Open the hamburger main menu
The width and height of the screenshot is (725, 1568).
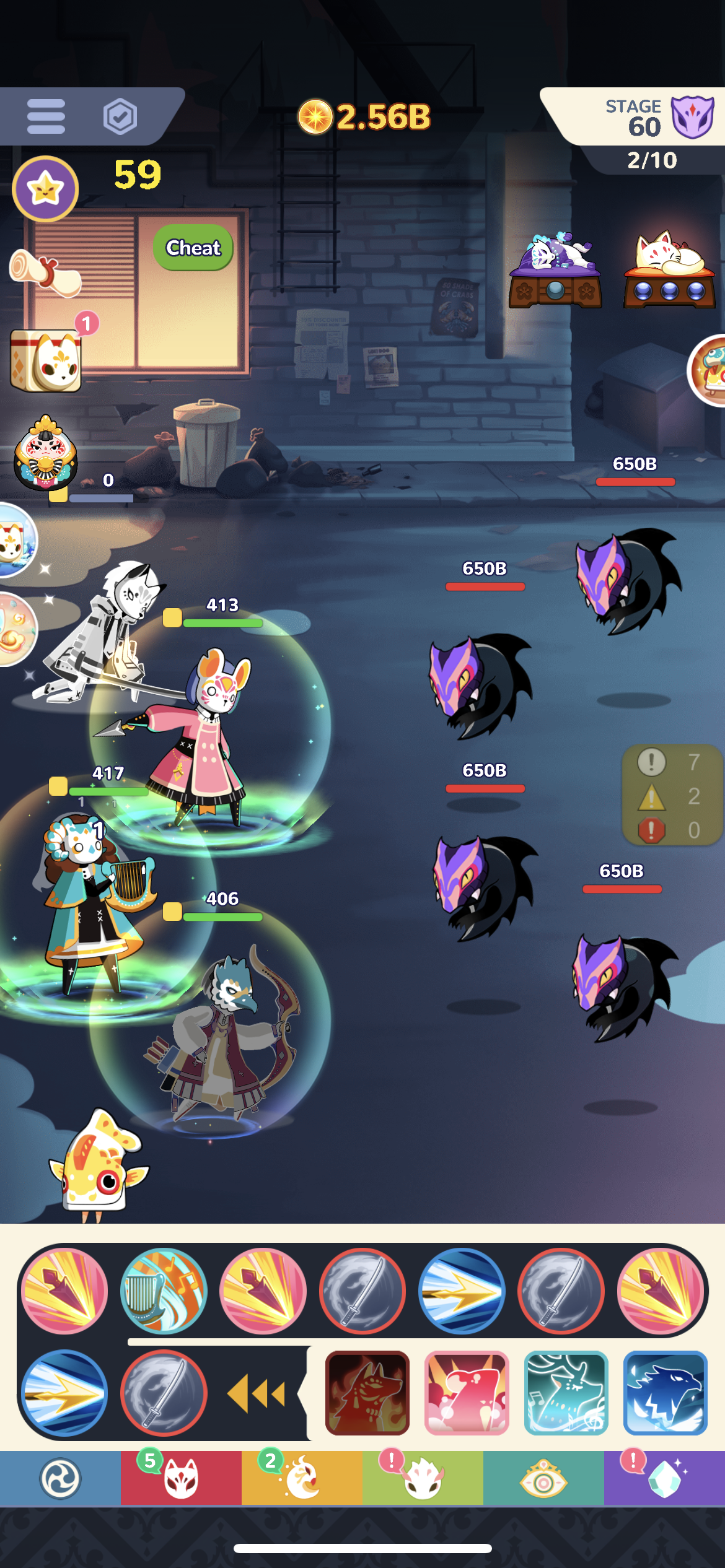click(46, 116)
